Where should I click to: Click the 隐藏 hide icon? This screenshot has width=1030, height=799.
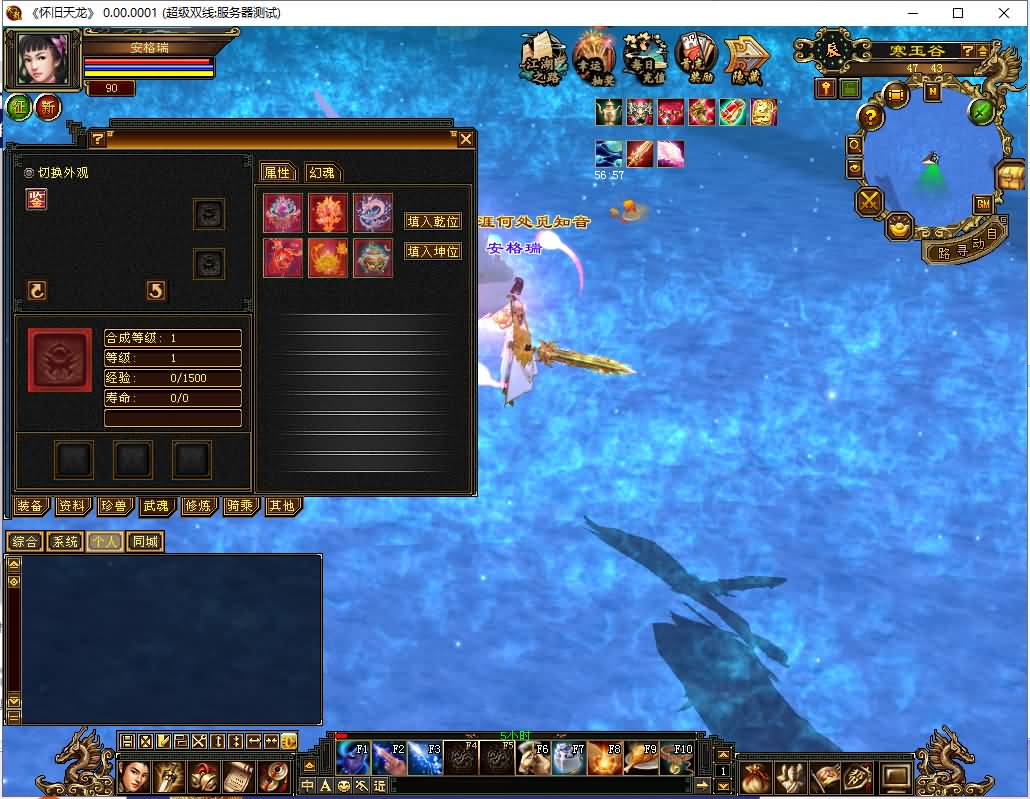point(745,58)
